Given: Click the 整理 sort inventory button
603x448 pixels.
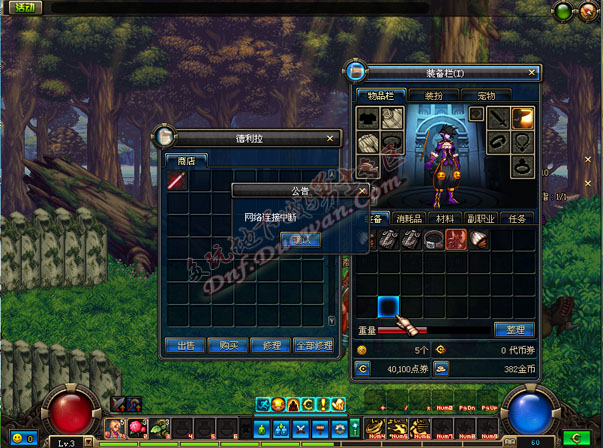Looking at the screenshot, I should (514, 329).
